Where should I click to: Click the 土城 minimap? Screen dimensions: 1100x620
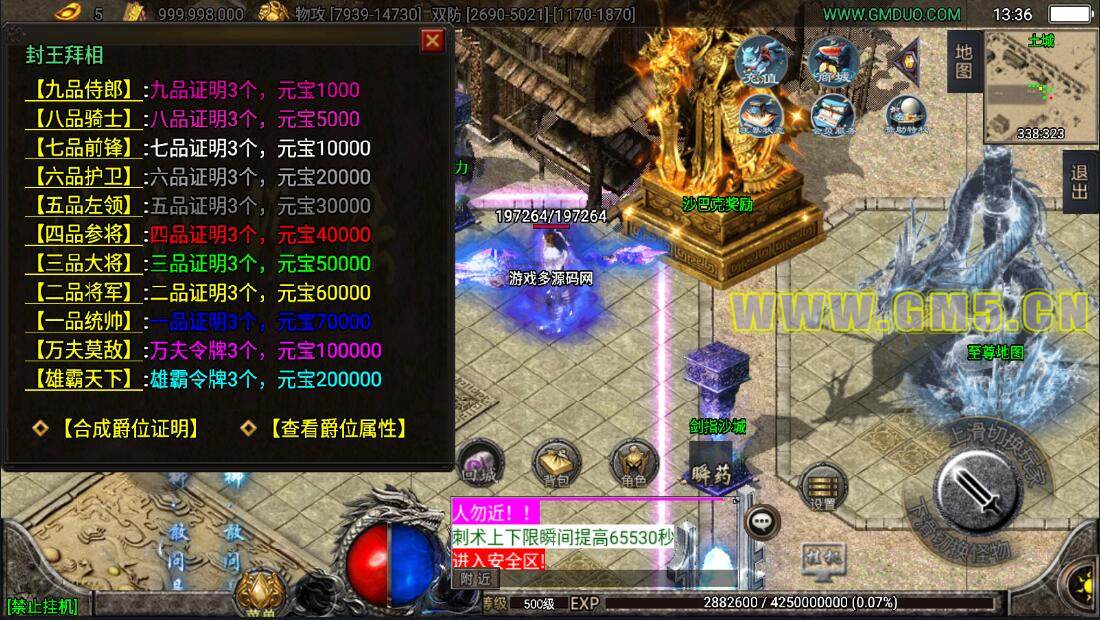[1039, 87]
